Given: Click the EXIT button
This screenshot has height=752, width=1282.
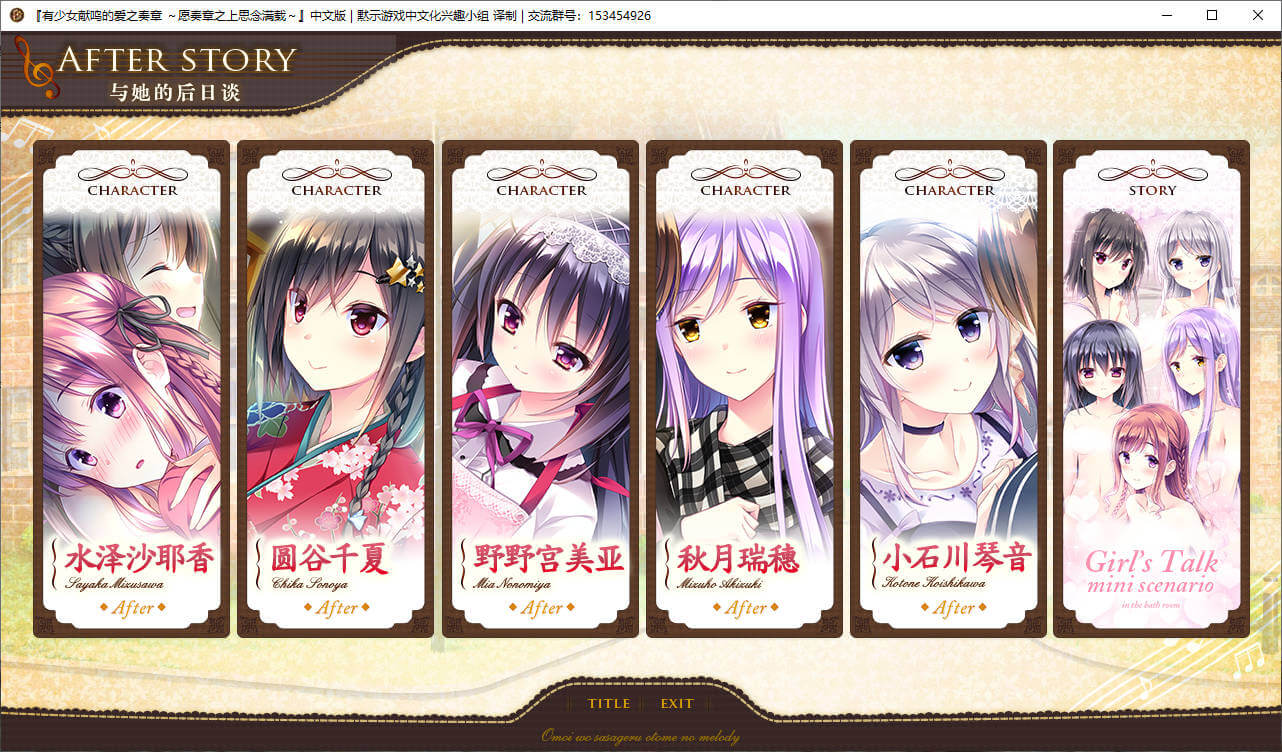Looking at the screenshot, I should [677, 703].
